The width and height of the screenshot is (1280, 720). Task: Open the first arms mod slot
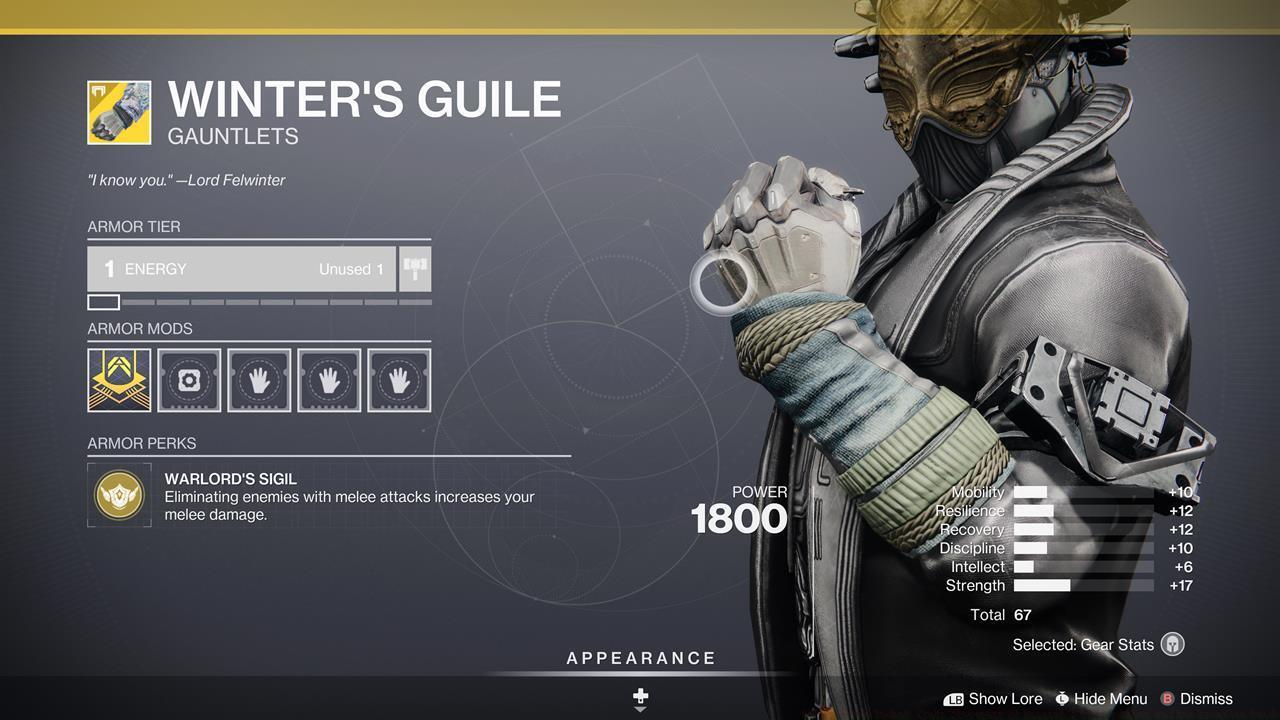(259, 380)
